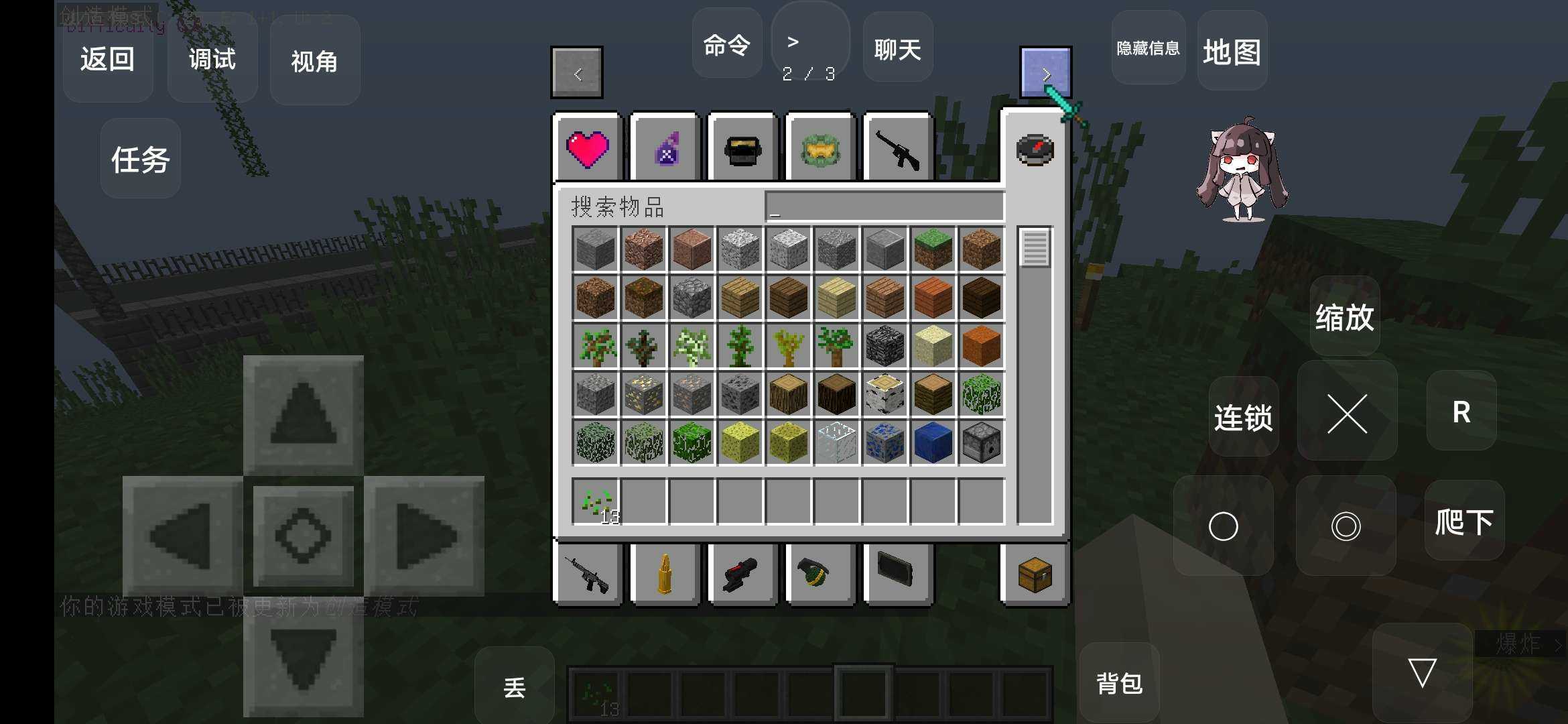Open the rifle weapons tab
1568x724 pixels.
pos(897,148)
